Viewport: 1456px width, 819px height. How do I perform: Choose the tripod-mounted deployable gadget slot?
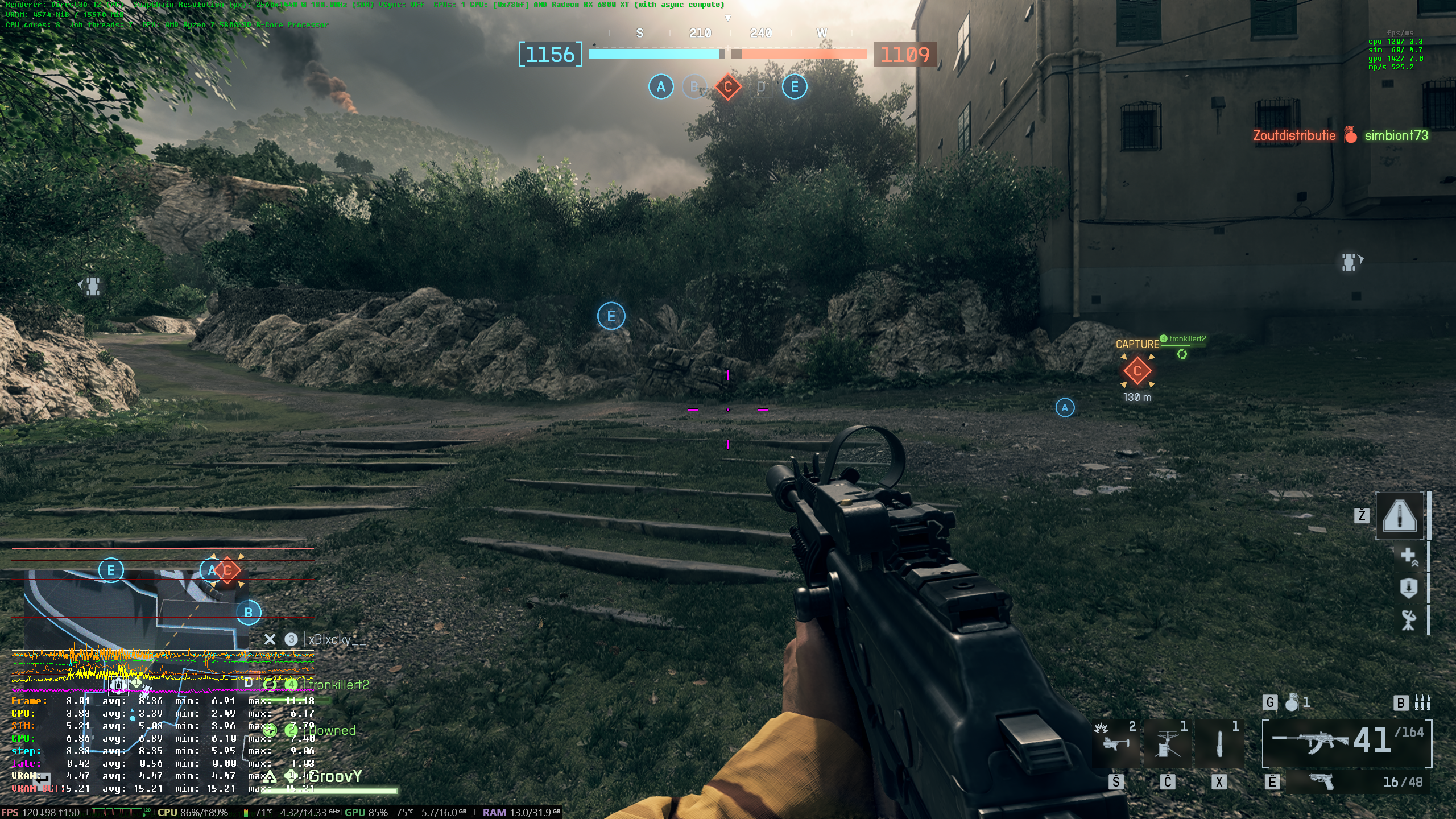1167,742
